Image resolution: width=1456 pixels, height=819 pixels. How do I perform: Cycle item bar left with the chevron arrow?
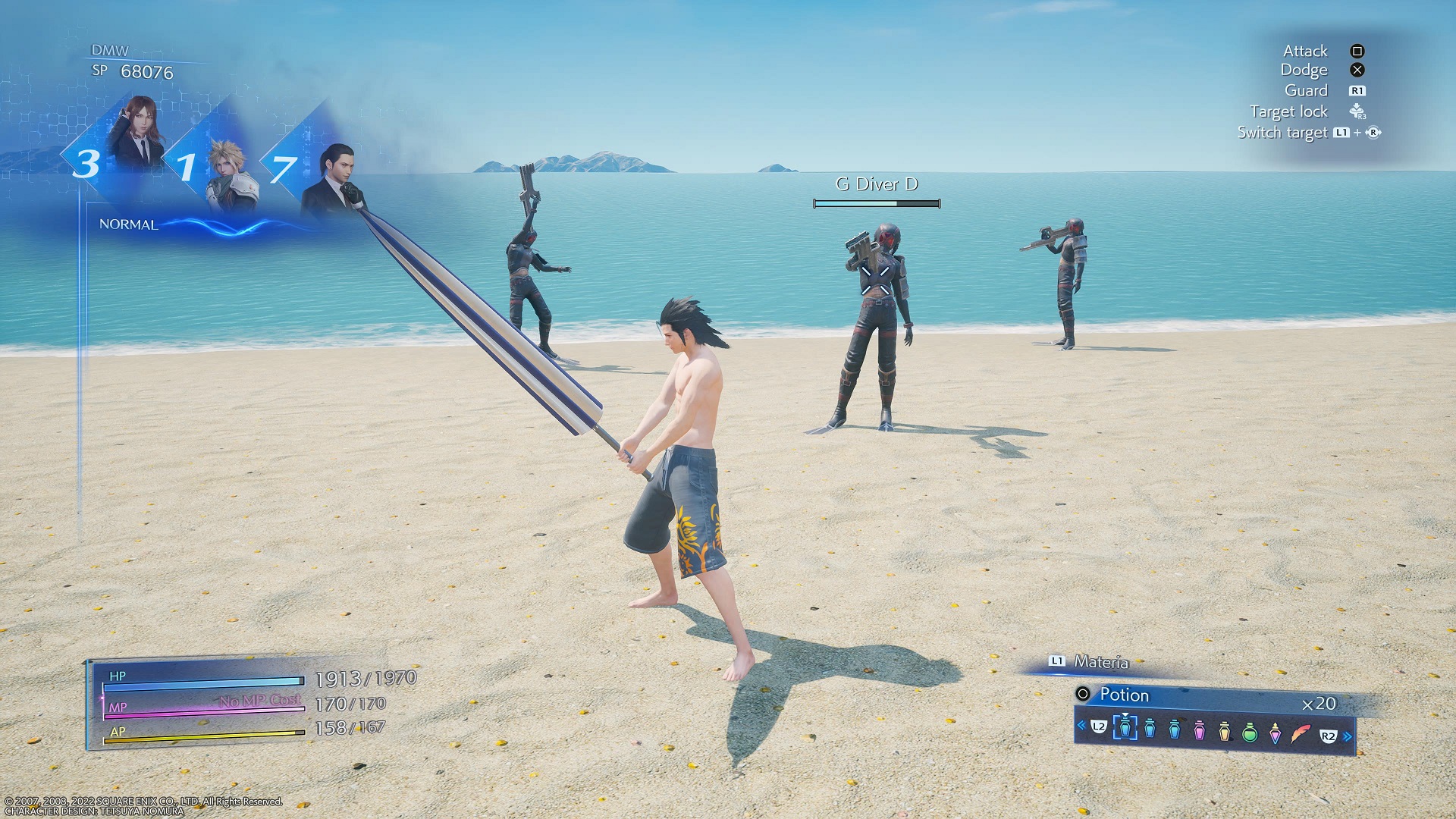pos(1081,725)
